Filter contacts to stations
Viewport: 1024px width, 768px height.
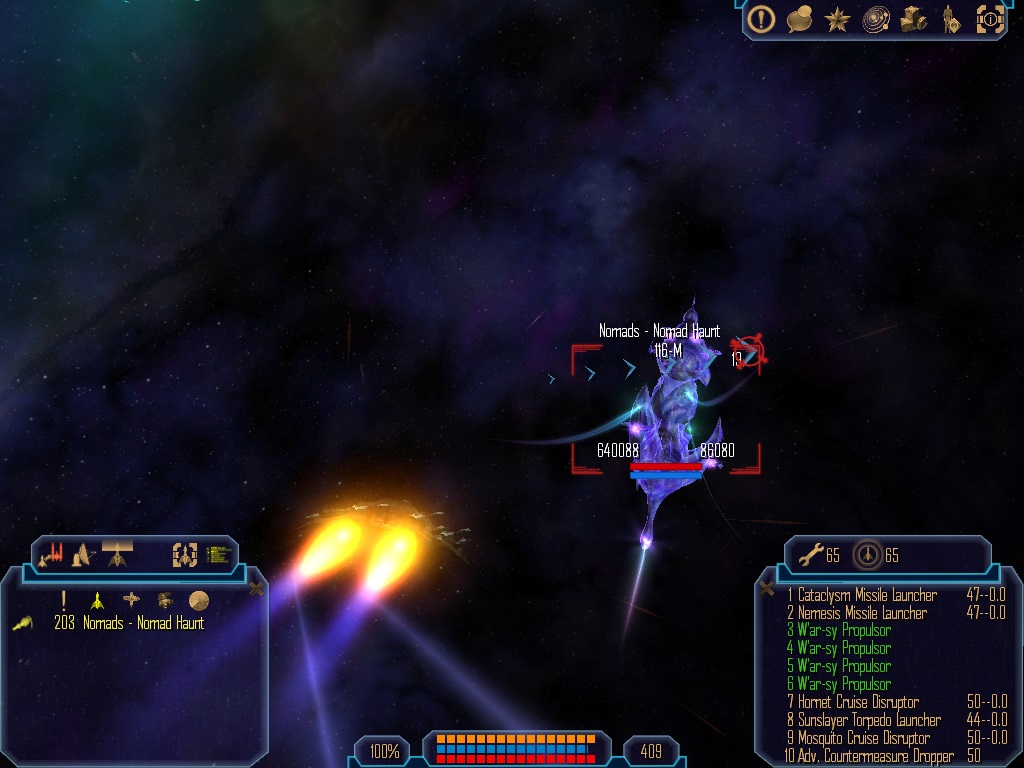point(131,600)
